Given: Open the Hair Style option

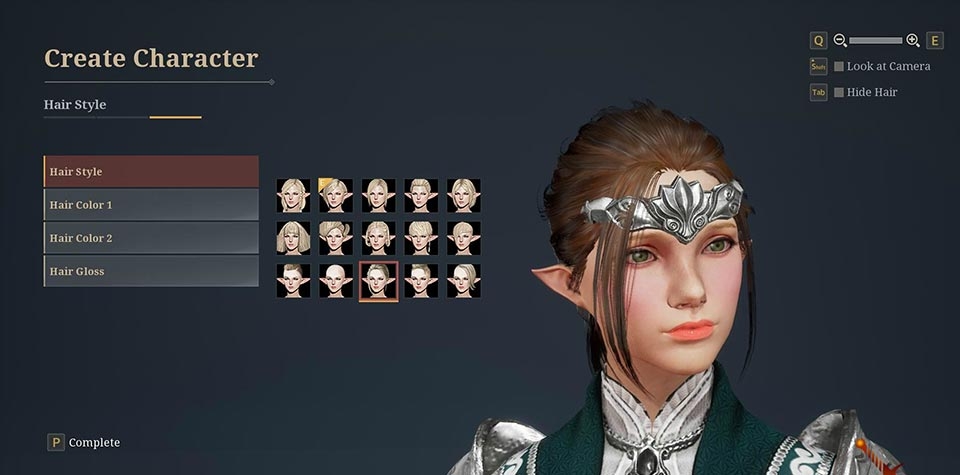Looking at the screenshot, I should (151, 171).
